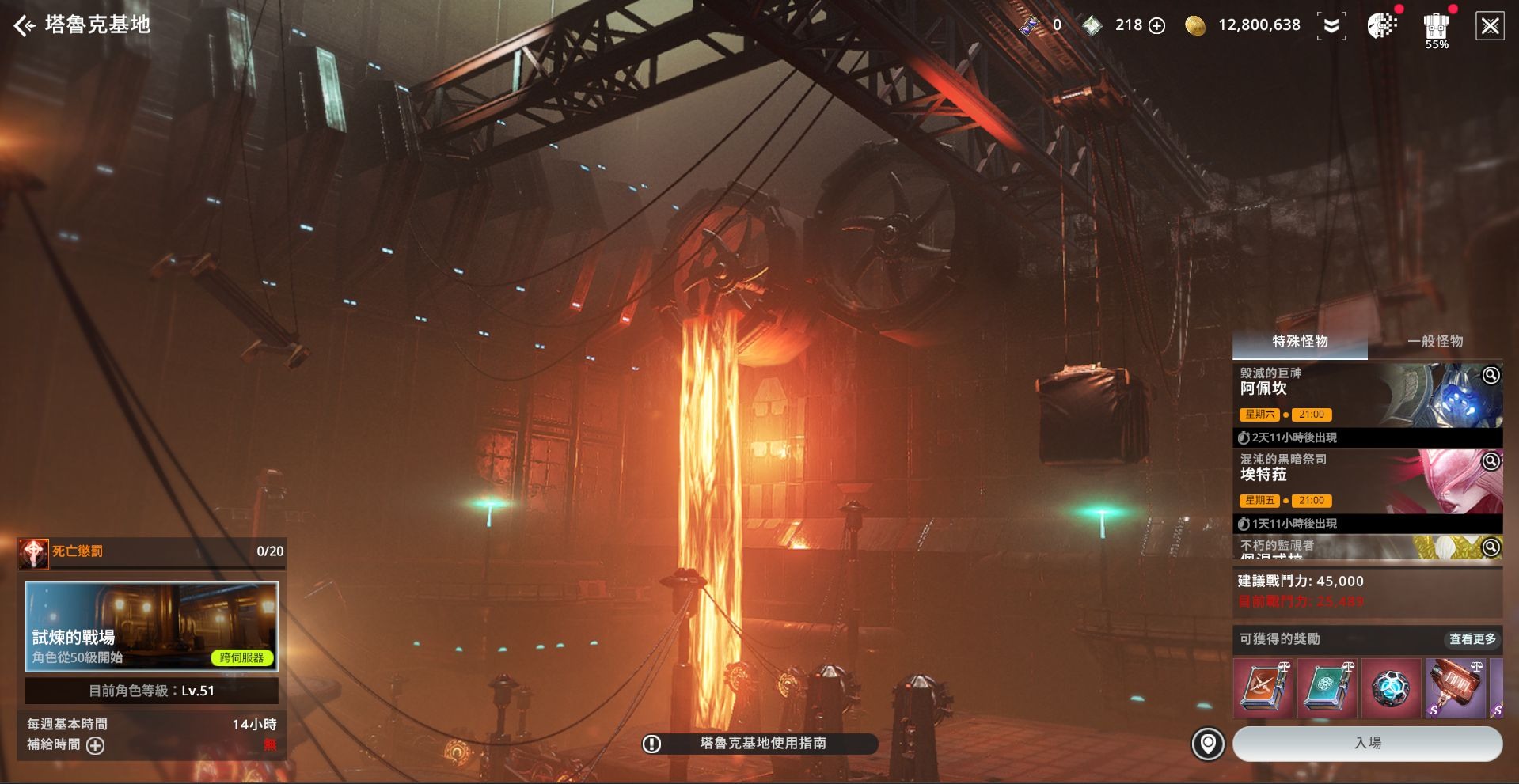
Task: View details of boss 阿佩坎
Action: (1491, 375)
